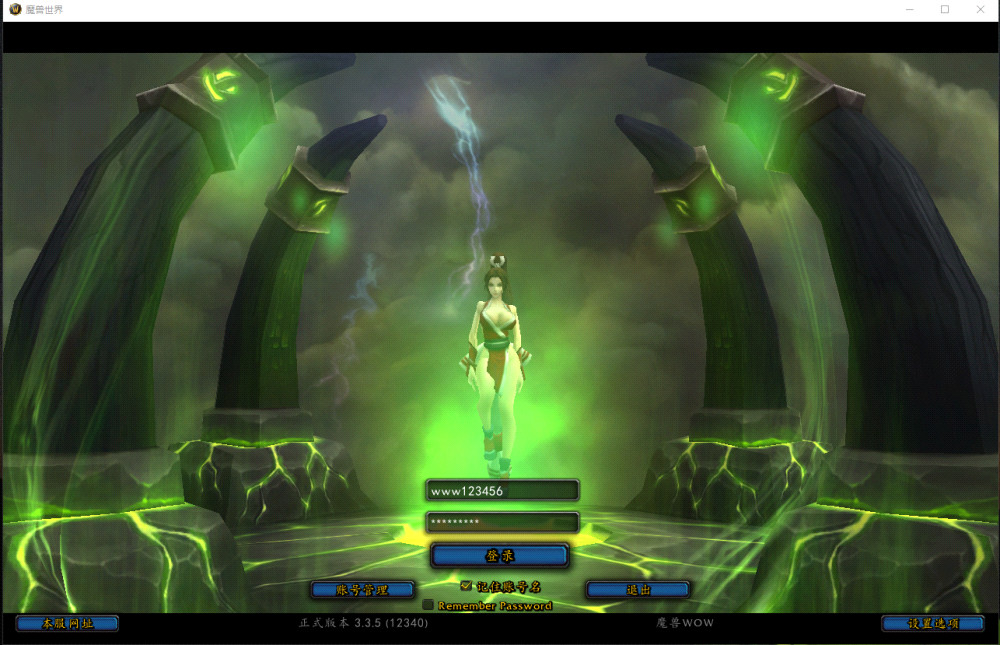Open 账号管理 account management

(x=362, y=590)
